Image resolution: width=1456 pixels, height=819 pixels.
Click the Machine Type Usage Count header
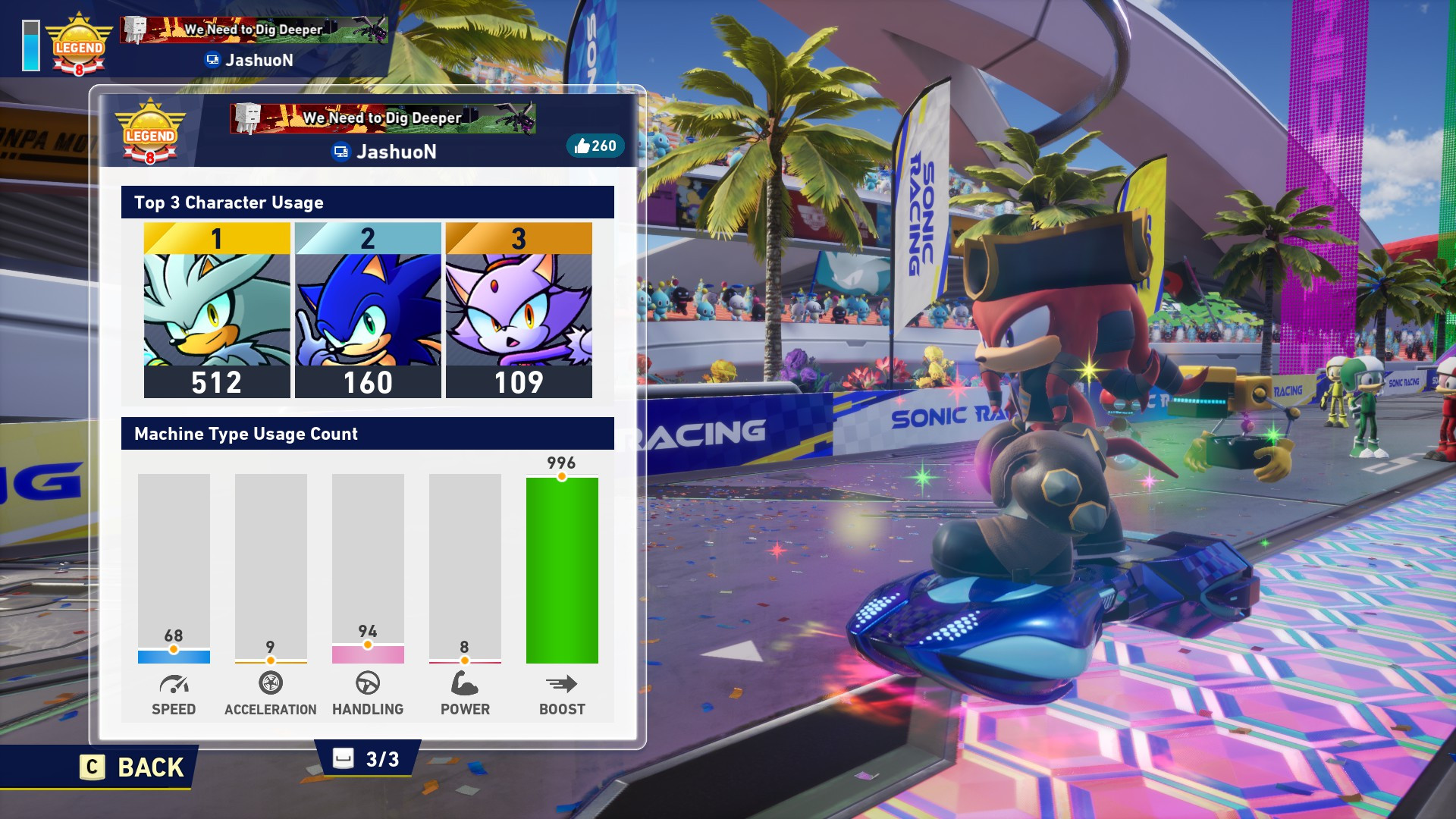[x=246, y=435]
